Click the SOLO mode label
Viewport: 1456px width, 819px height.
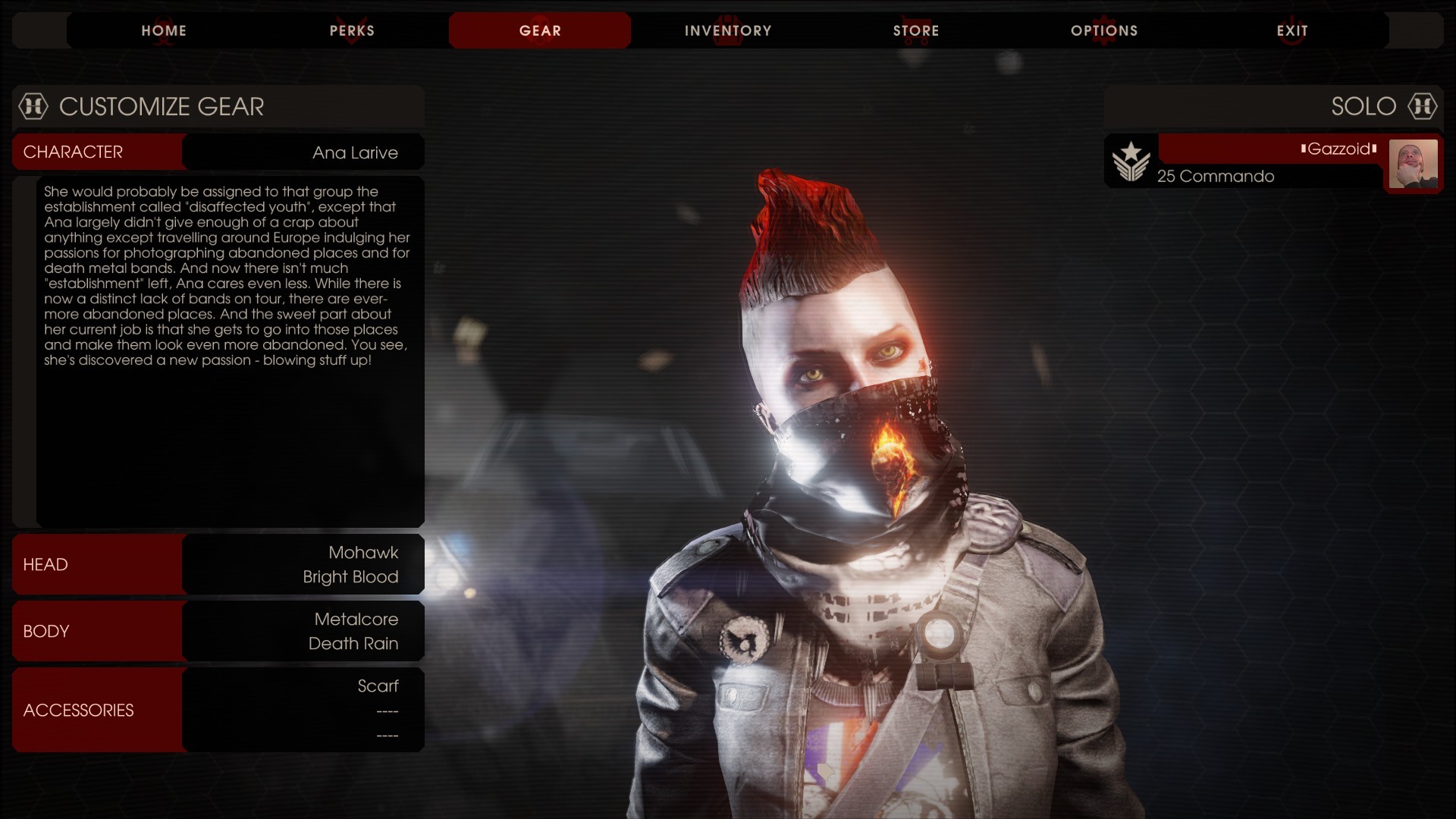pos(1364,107)
